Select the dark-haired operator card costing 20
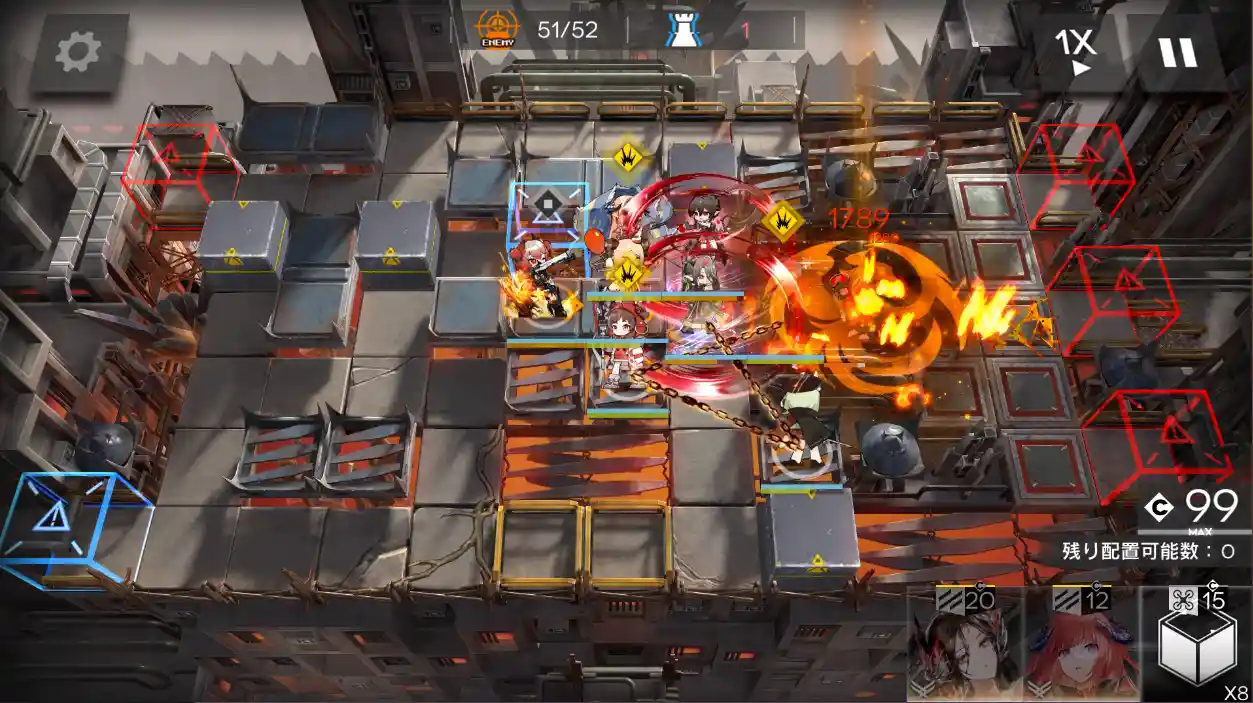1253x703 pixels. (x=964, y=647)
